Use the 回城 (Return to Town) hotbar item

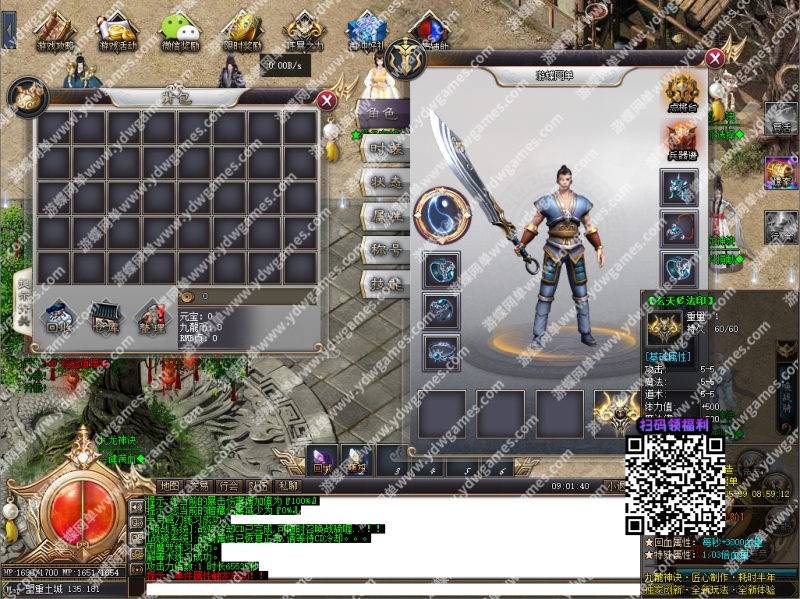322,459
